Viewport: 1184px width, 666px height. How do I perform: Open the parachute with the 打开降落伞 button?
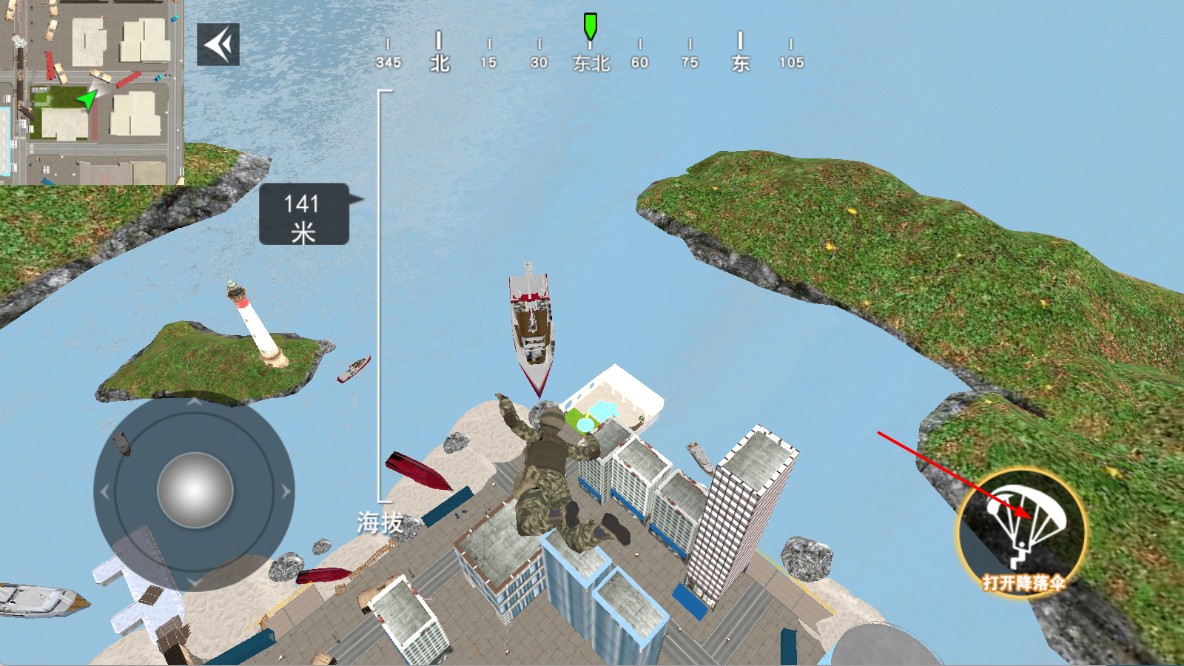pyautogui.click(x=1021, y=531)
